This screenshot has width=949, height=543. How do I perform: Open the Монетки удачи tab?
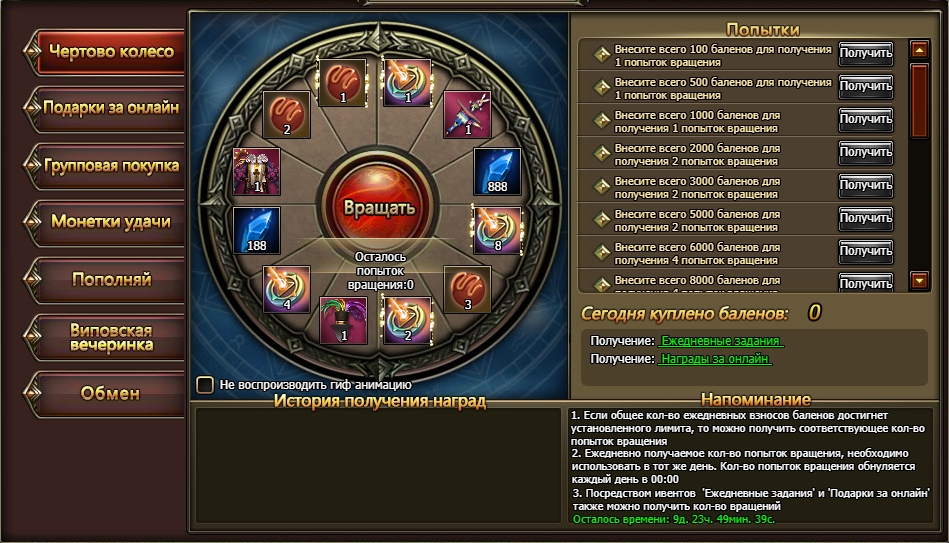110,221
